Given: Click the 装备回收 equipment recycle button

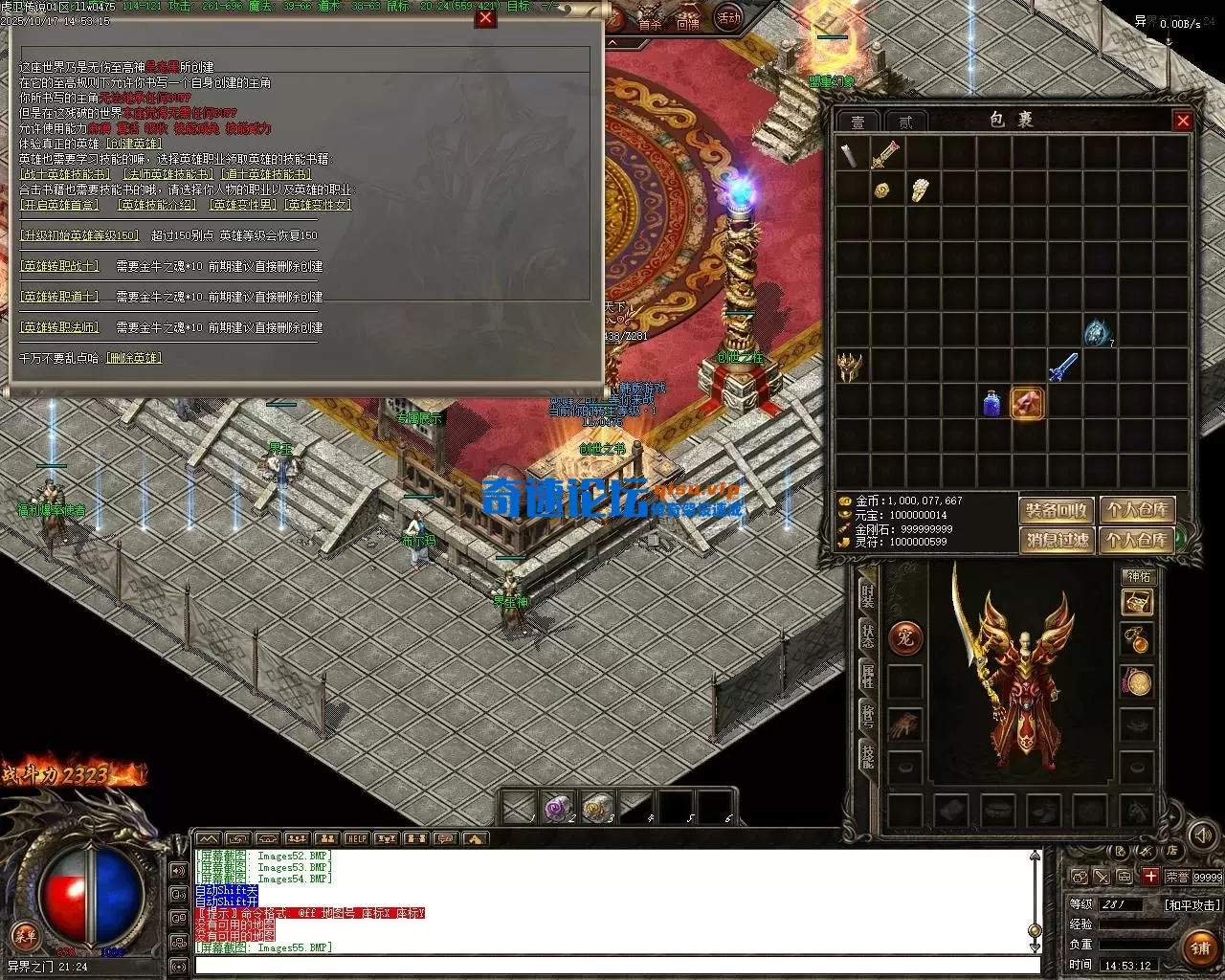Looking at the screenshot, I should pyautogui.click(x=1057, y=510).
